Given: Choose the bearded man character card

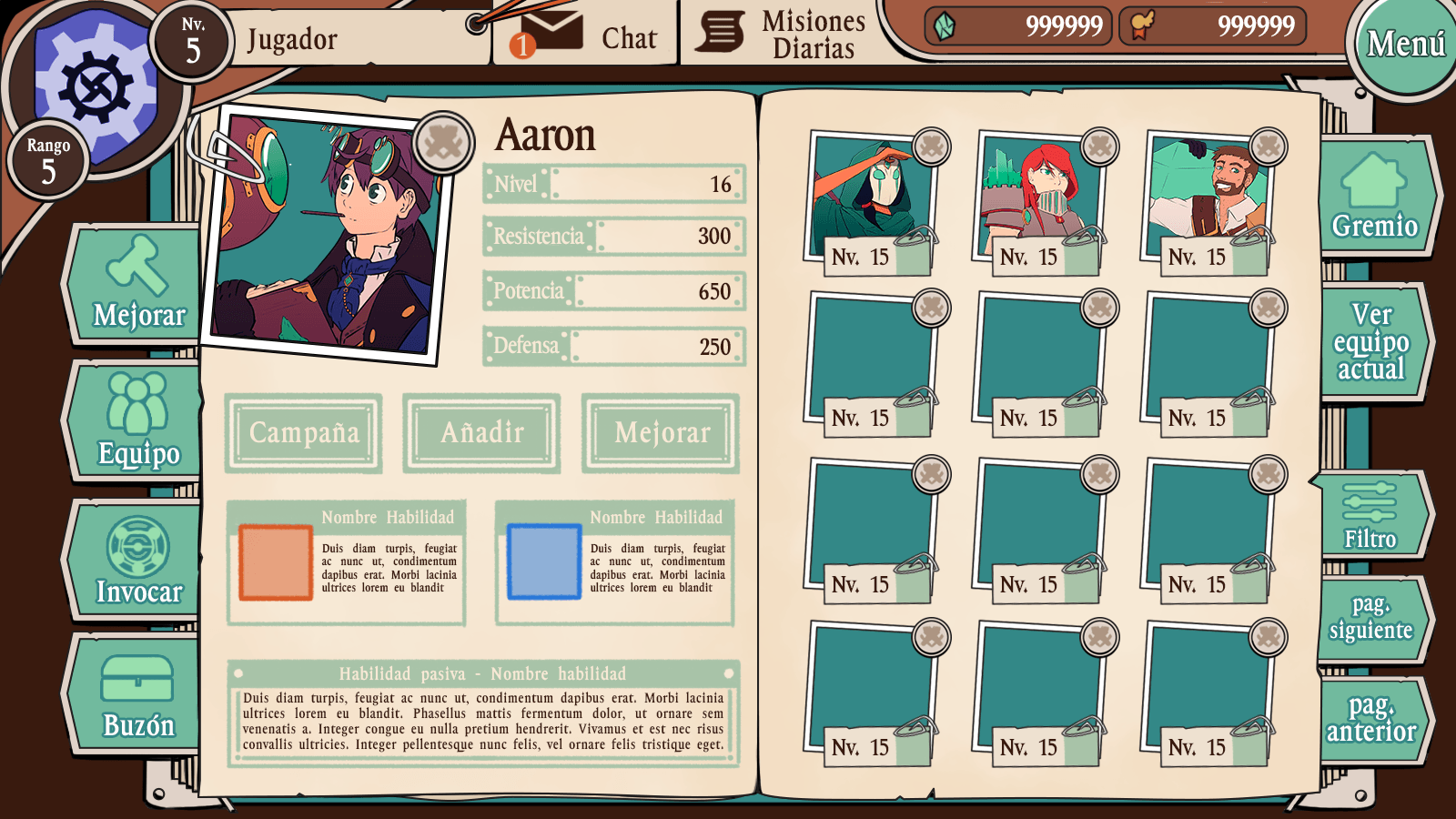Looking at the screenshot, I should [1205, 202].
